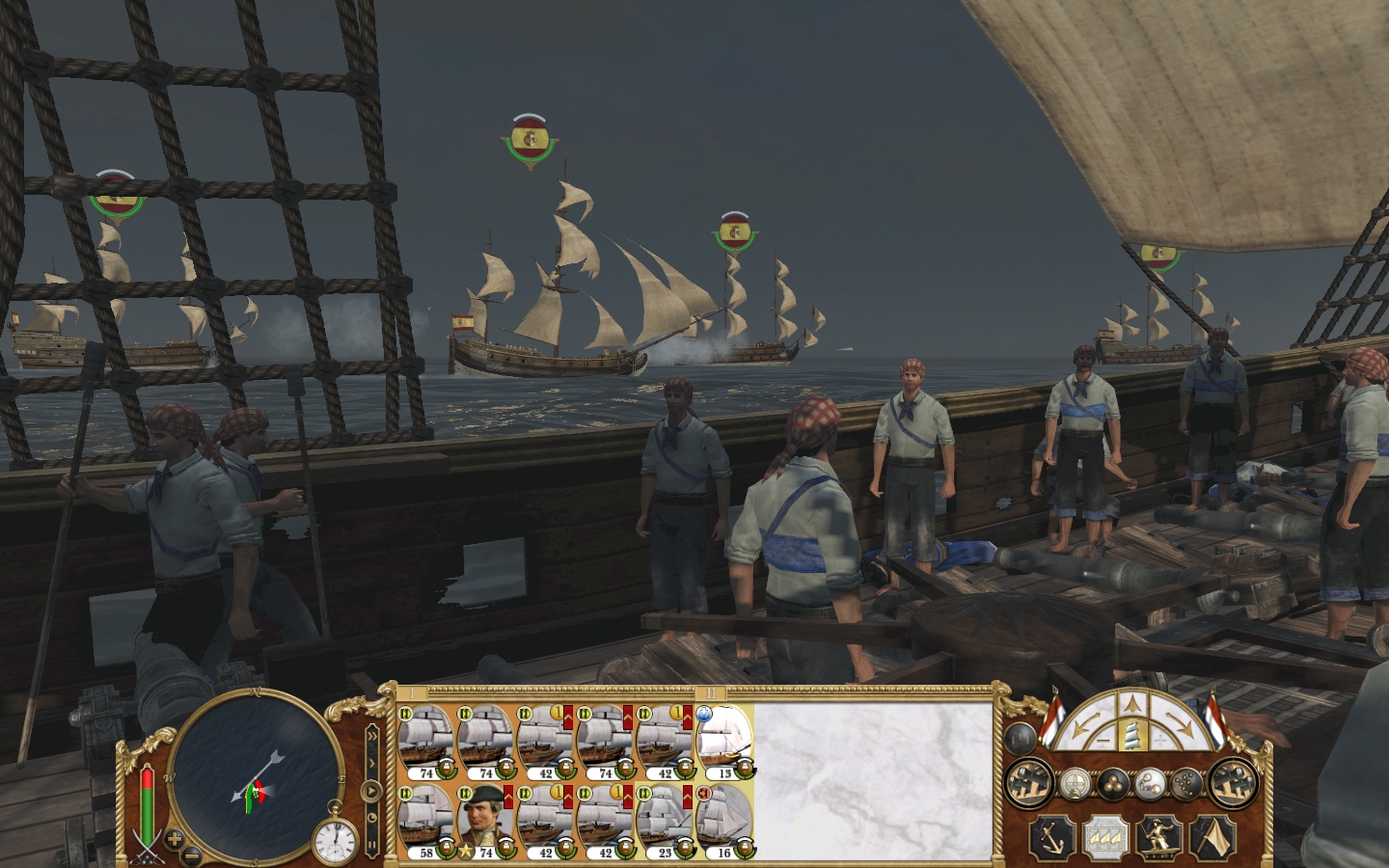Fire the right broadside cannons

pos(1232,783)
